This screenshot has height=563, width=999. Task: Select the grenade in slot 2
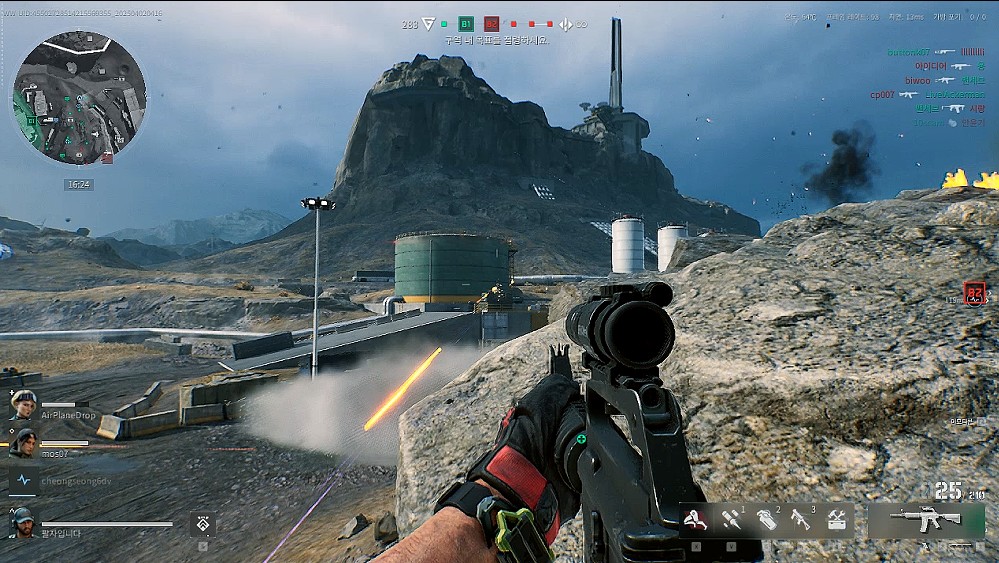(x=766, y=520)
